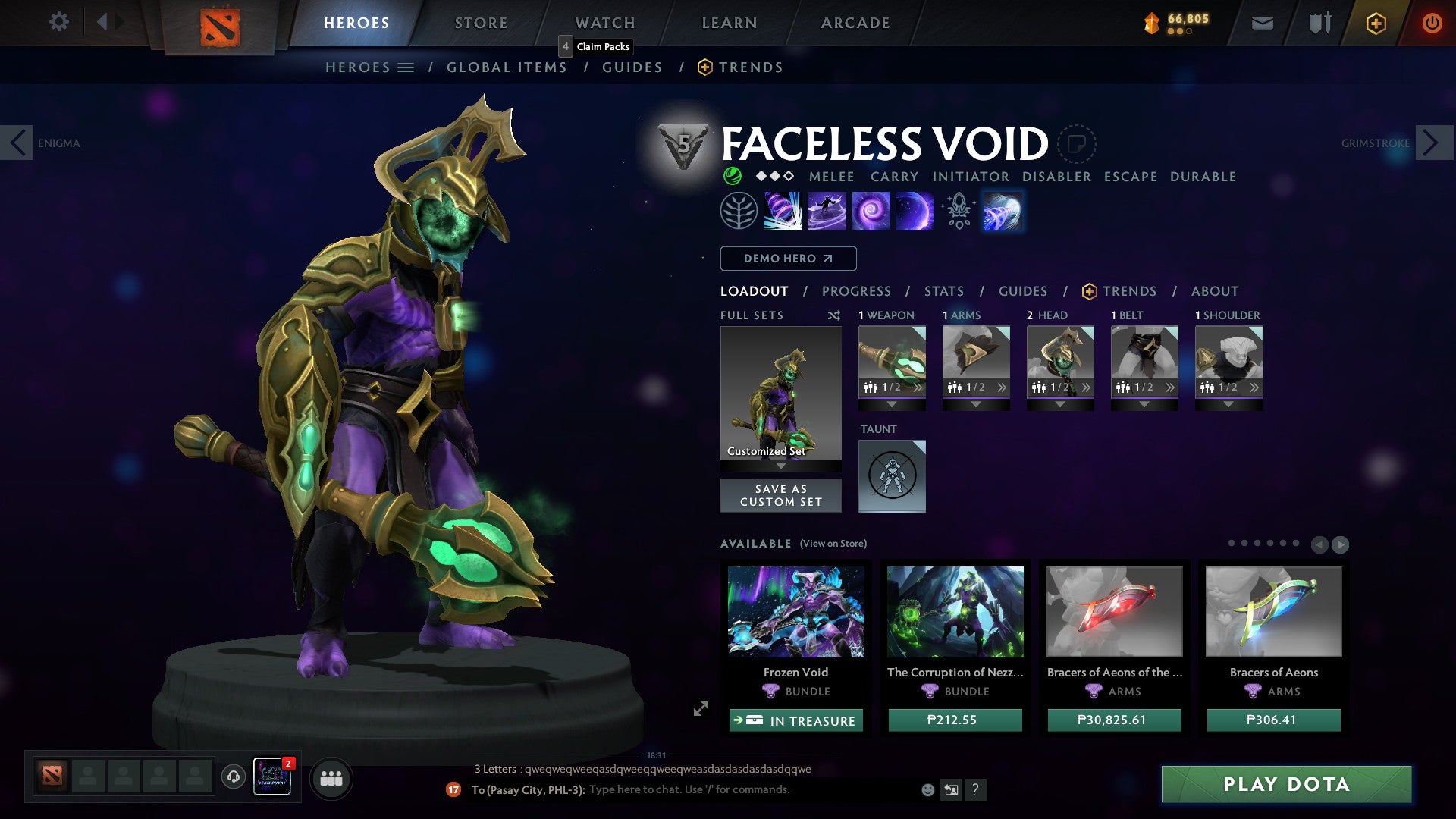
Task: Open Dota Plus hexagon icon
Action: pyautogui.click(x=1375, y=23)
